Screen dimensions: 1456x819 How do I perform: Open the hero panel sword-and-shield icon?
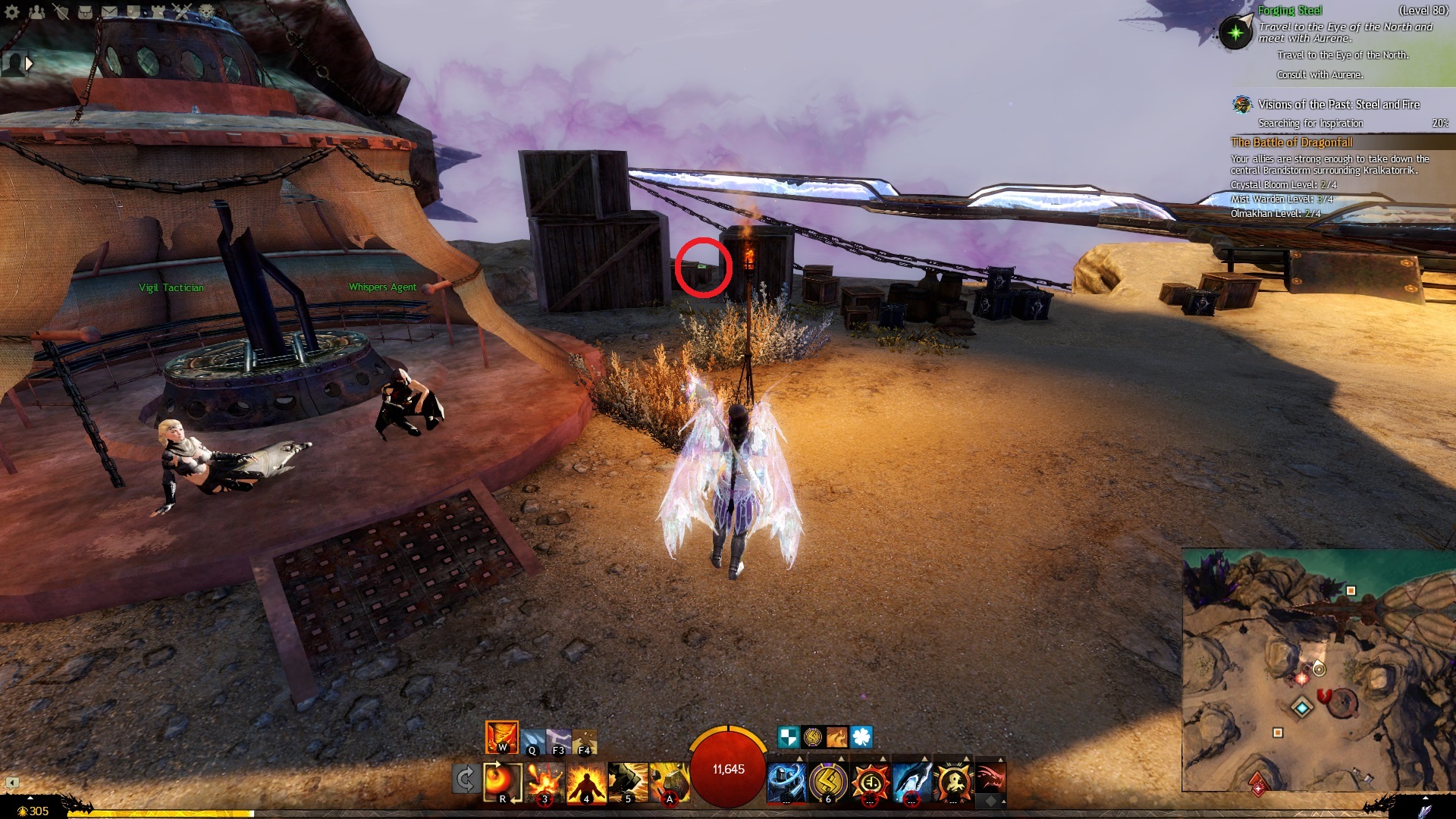[61, 11]
